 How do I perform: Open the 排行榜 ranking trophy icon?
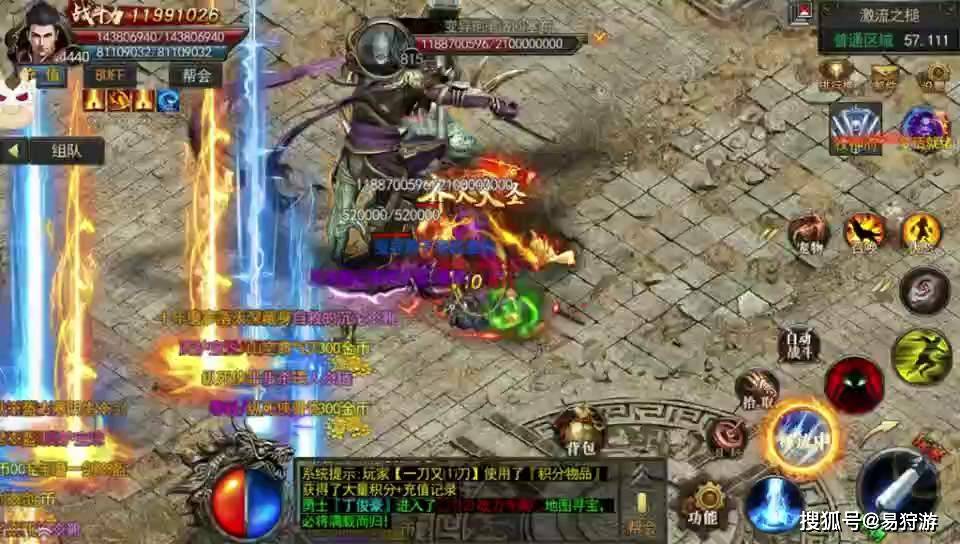[x=836, y=73]
